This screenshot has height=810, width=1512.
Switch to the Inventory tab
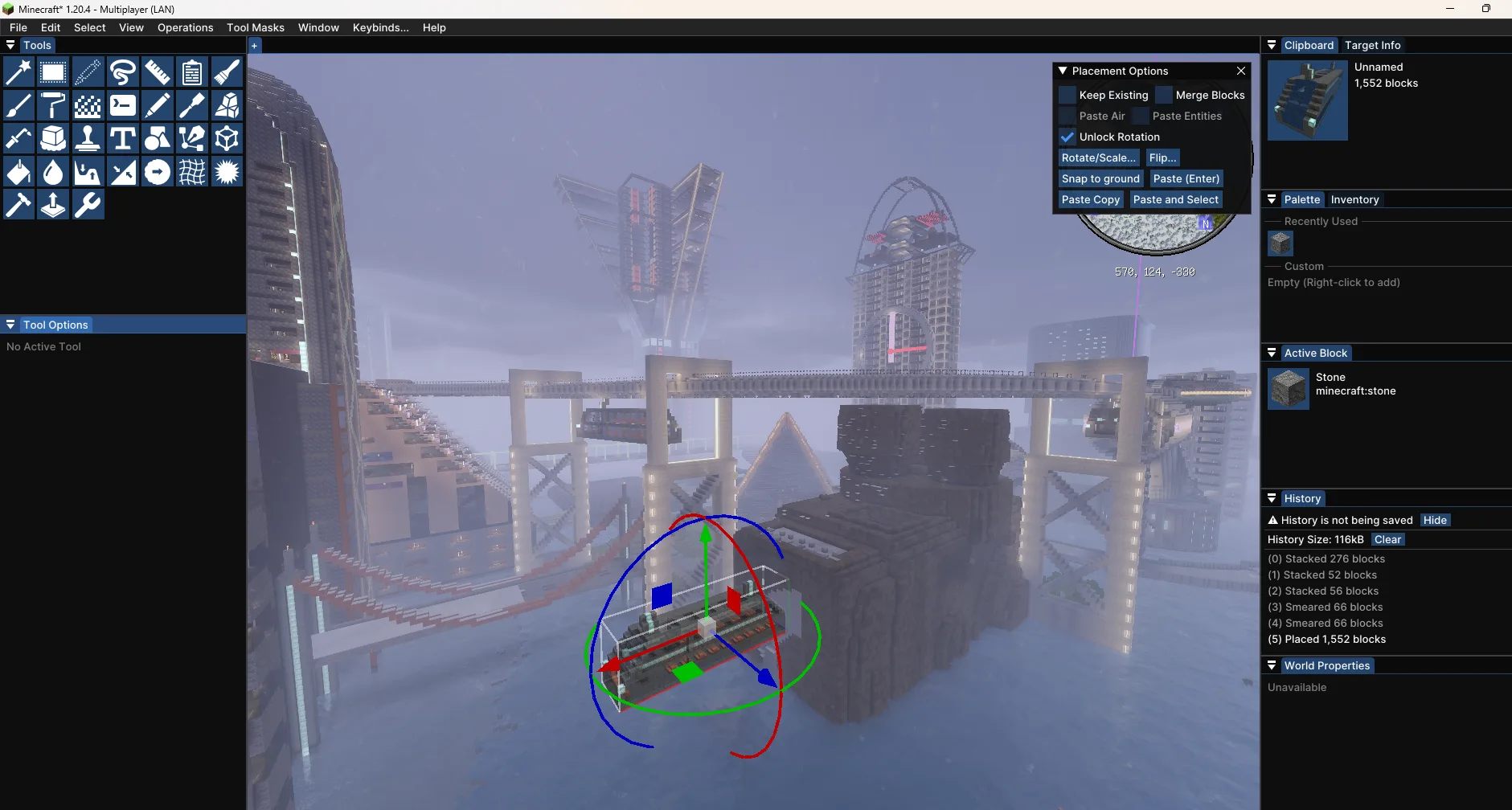[x=1355, y=199]
